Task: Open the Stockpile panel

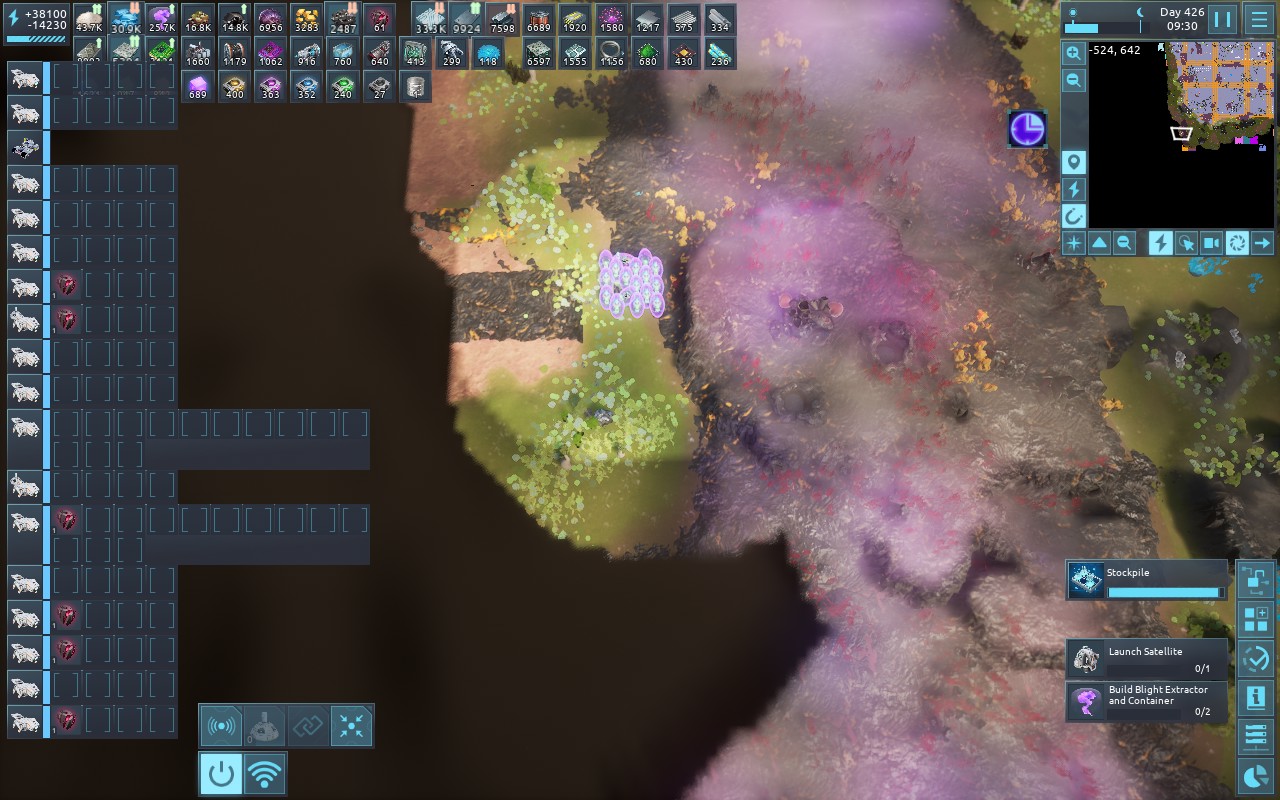Action: tap(1146, 580)
